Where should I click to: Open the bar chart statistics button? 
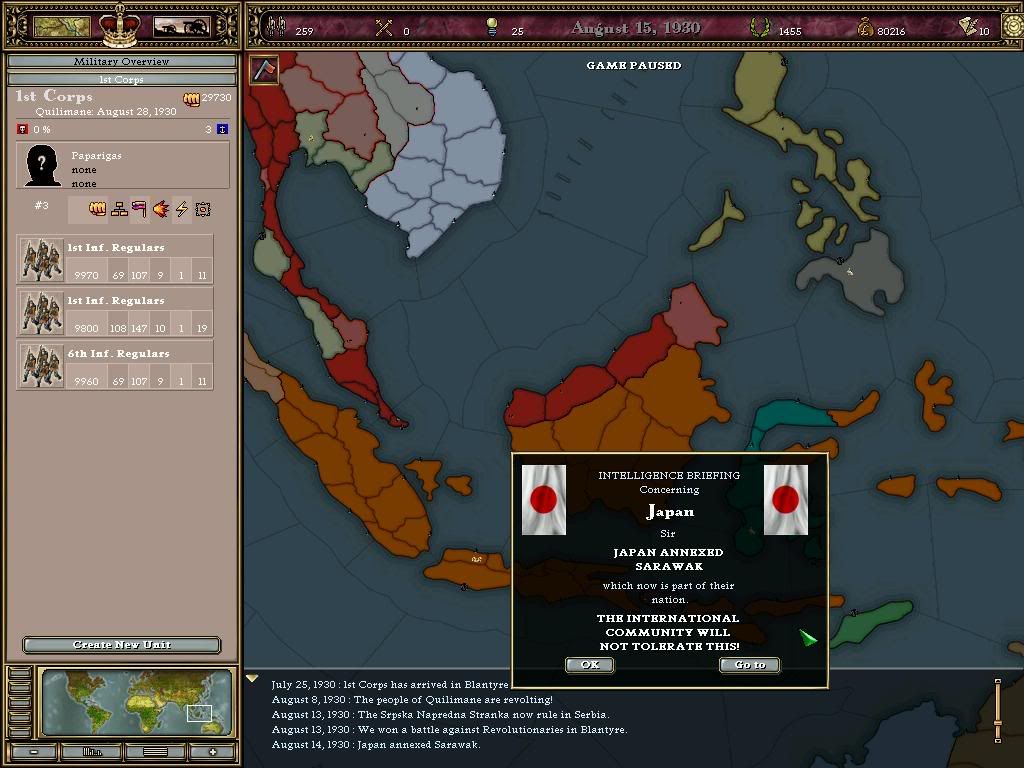(94, 752)
